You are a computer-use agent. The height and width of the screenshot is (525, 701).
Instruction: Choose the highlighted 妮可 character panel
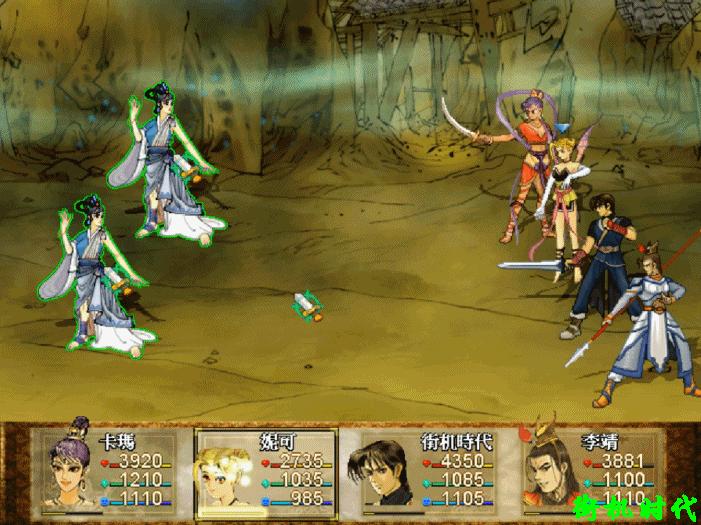[266, 471]
